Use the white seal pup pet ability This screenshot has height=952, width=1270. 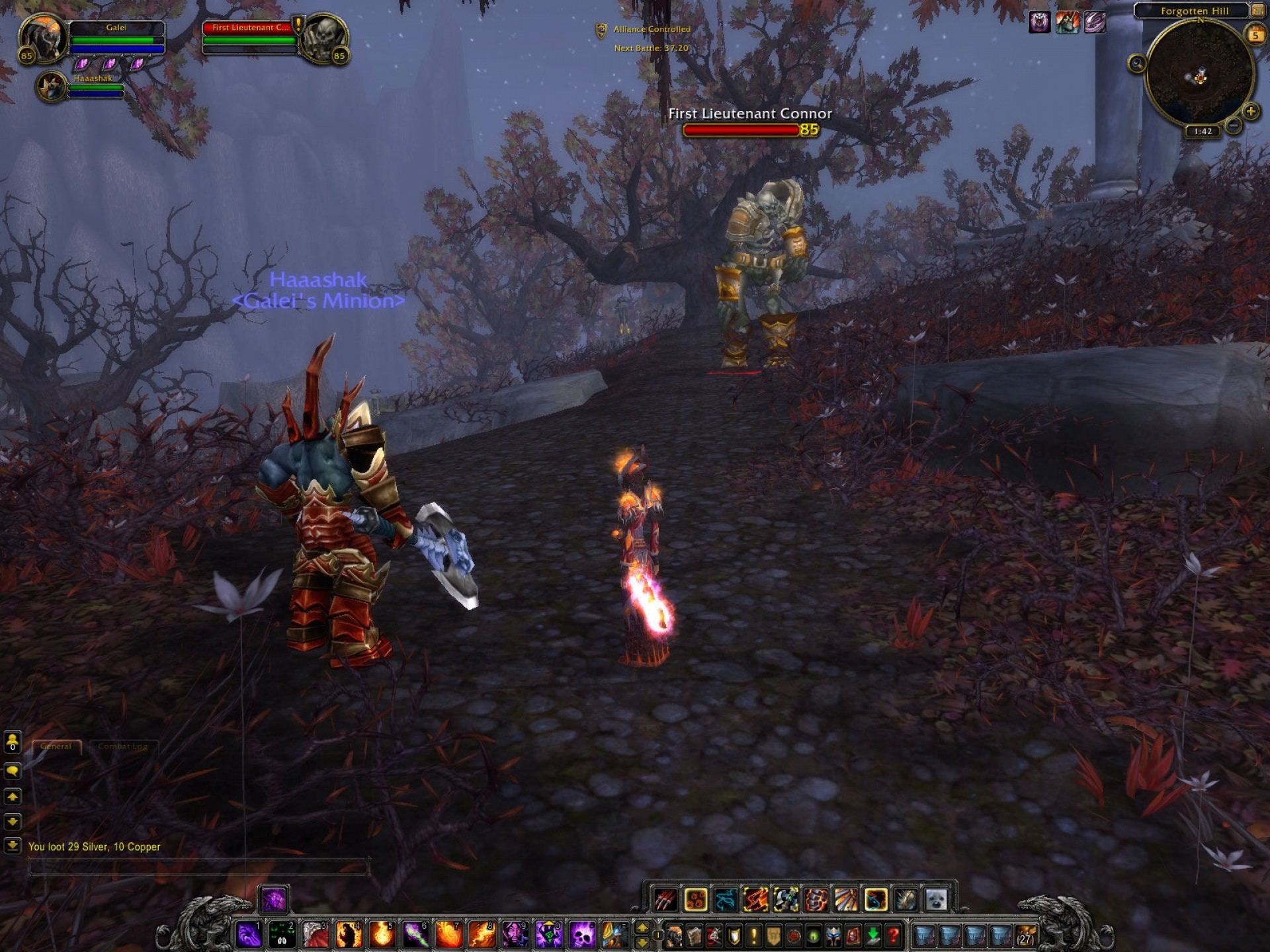point(936,899)
